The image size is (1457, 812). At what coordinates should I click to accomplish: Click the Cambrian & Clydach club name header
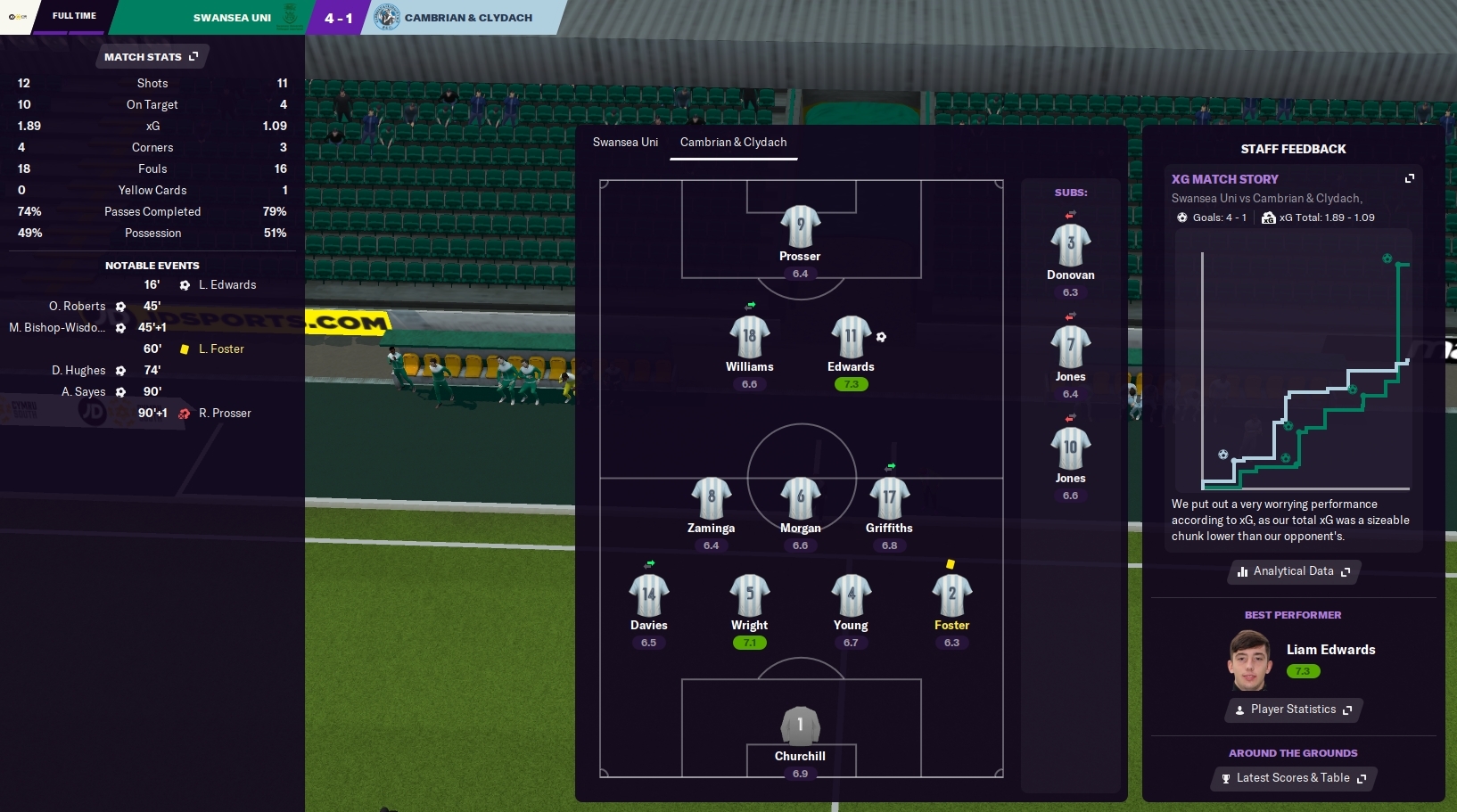tap(468, 18)
